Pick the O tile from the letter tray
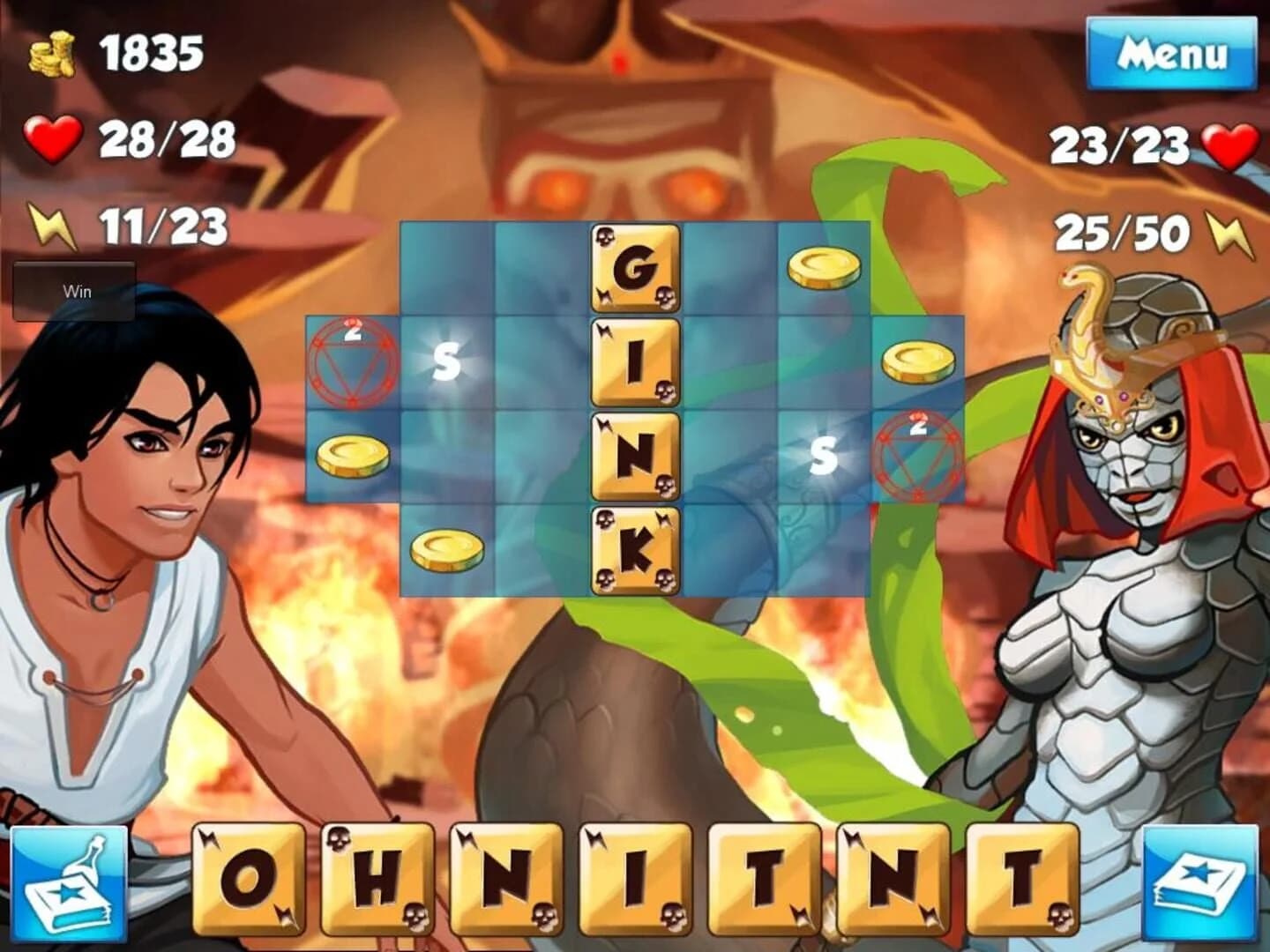Image resolution: width=1270 pixels, height=952 pixels. (250, 881)
